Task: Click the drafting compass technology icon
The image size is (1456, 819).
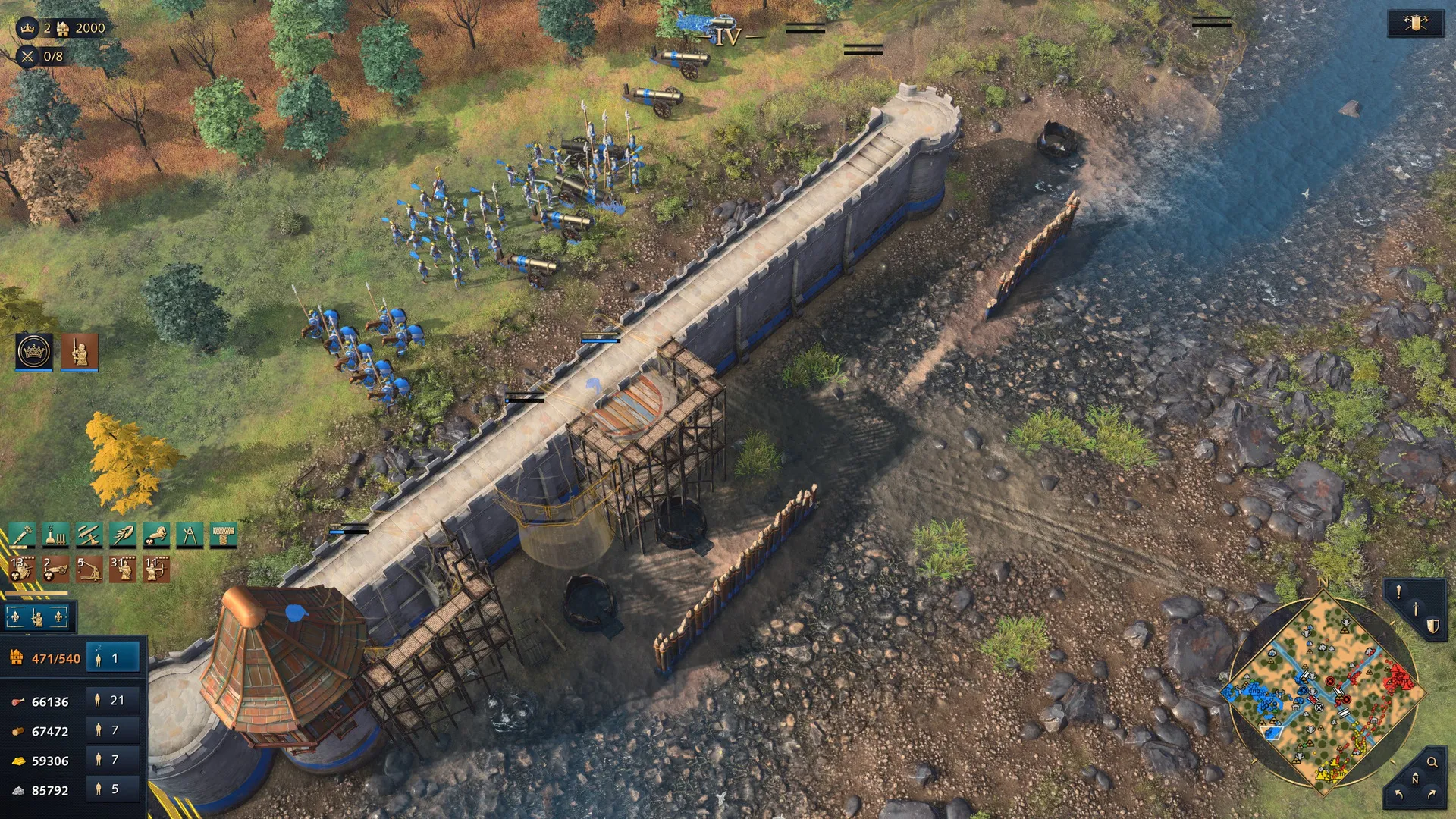Action: click(190, 535)
